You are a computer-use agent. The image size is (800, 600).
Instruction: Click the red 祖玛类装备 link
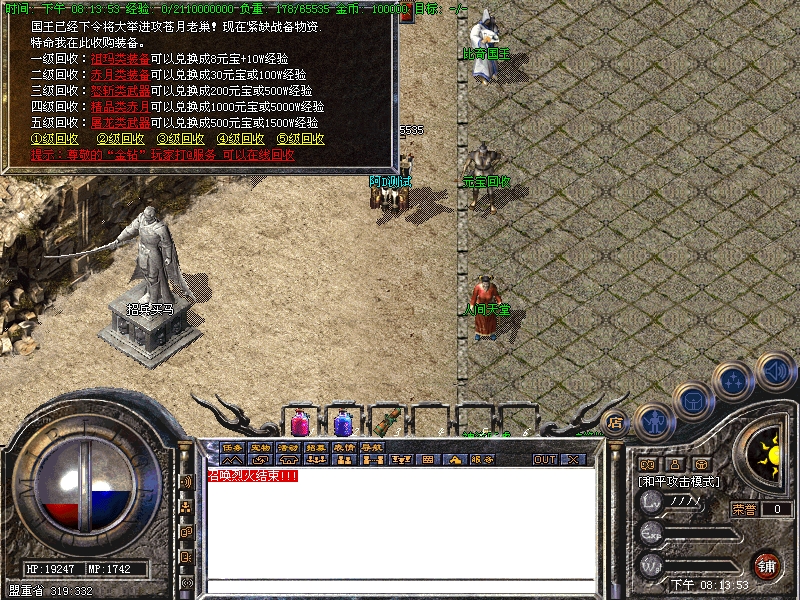pos(120,59)
